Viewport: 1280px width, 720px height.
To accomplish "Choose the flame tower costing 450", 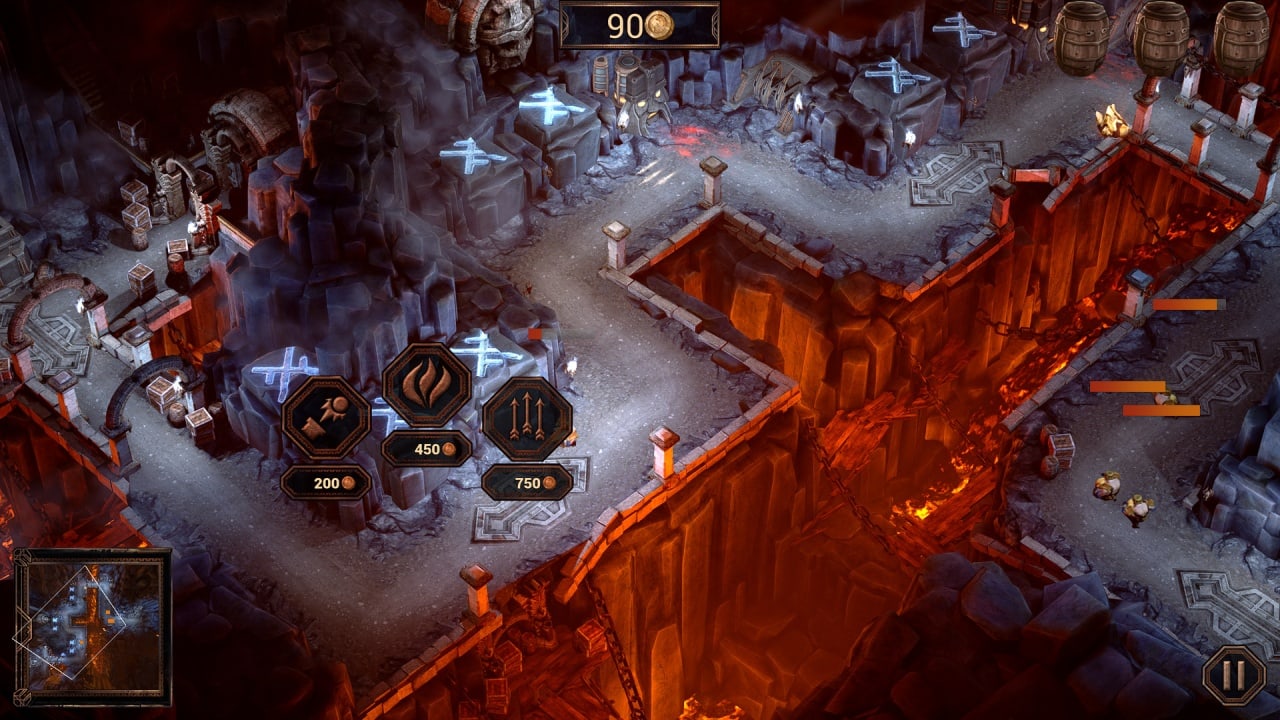I will click(x=427, y=385).
